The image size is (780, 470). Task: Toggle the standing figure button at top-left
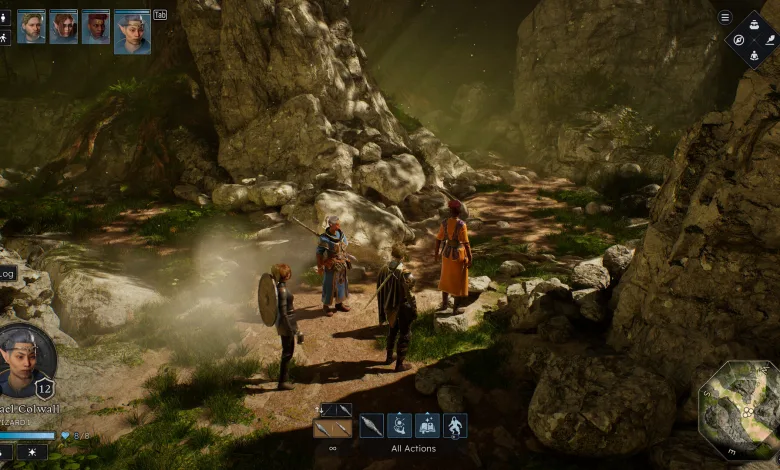[x=5, y=17]
